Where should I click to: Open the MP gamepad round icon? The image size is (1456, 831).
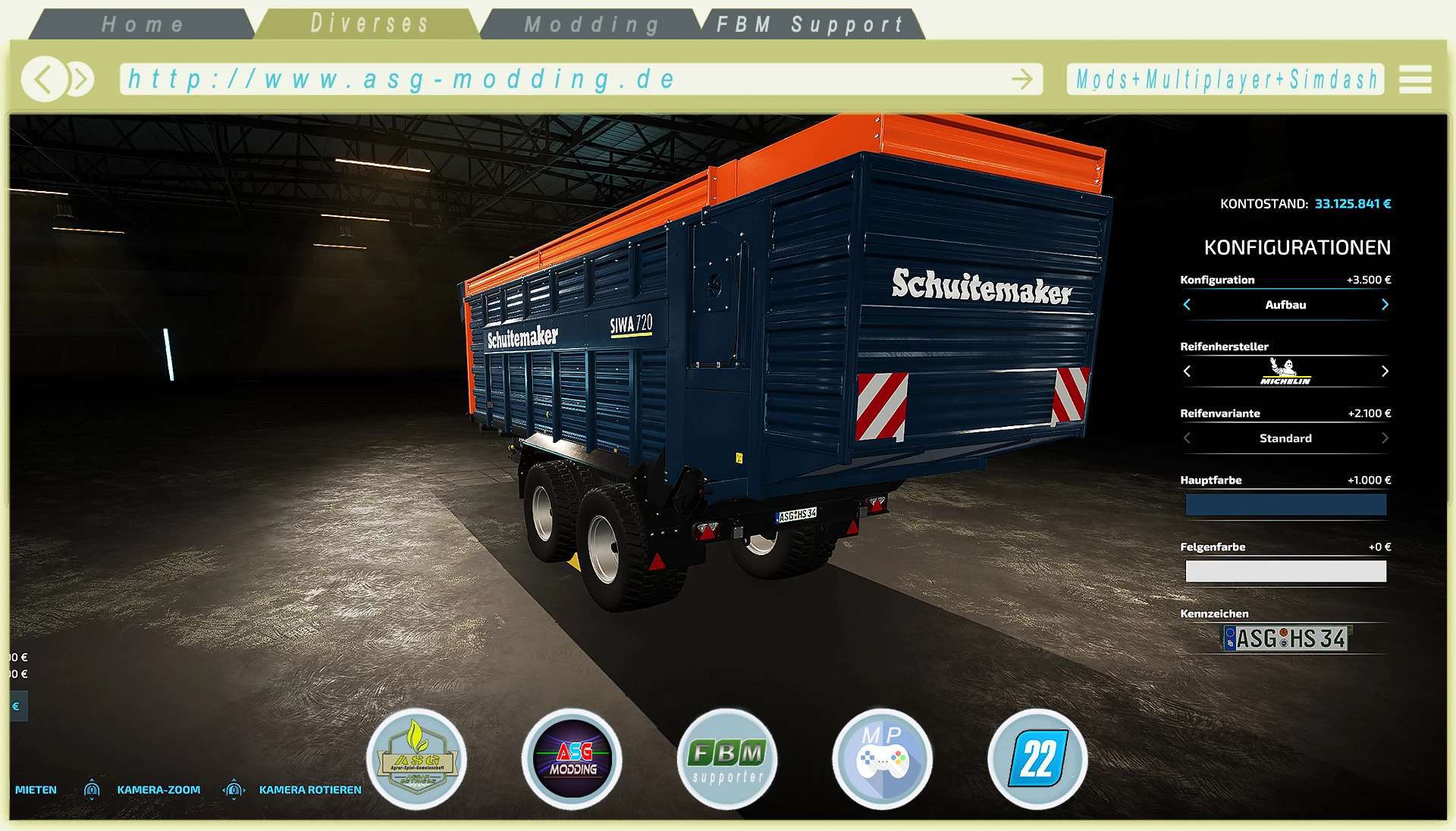click(882, 759)
